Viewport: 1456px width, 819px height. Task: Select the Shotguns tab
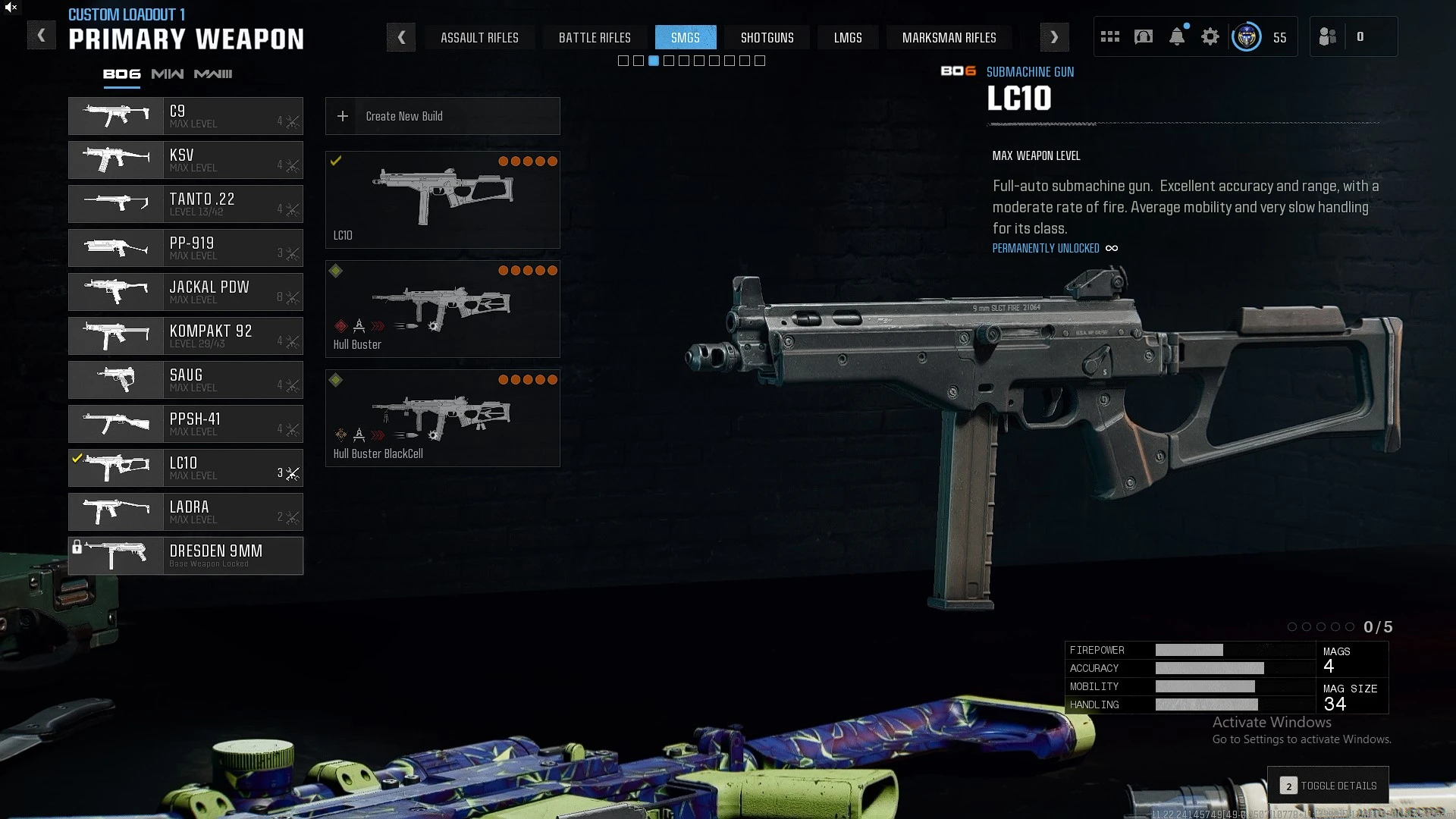767,37
